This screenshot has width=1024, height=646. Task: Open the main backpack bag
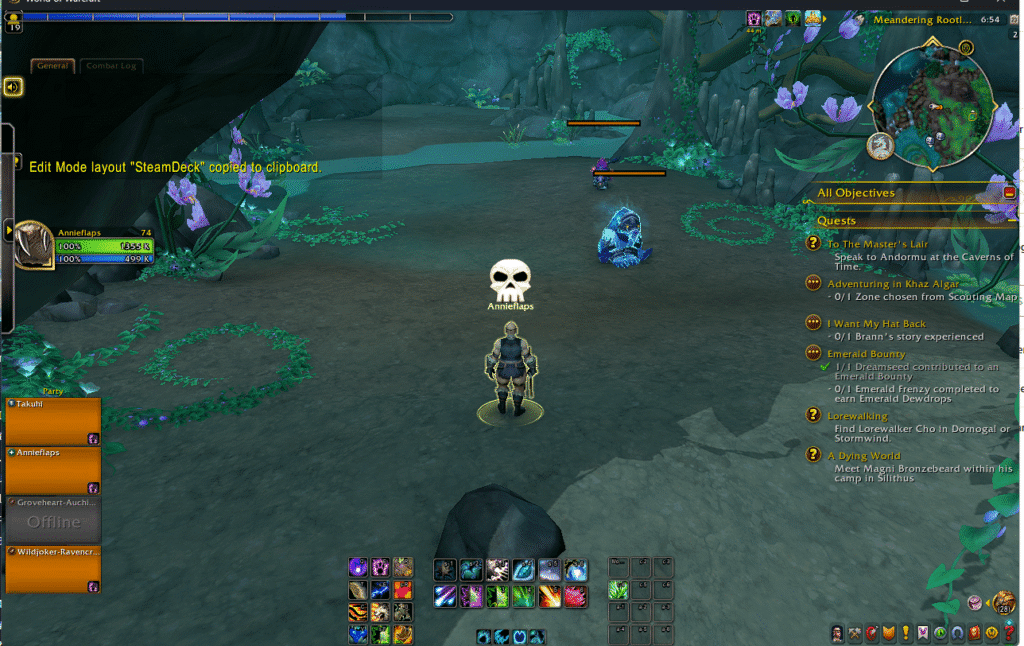(x=1004, y=602)
